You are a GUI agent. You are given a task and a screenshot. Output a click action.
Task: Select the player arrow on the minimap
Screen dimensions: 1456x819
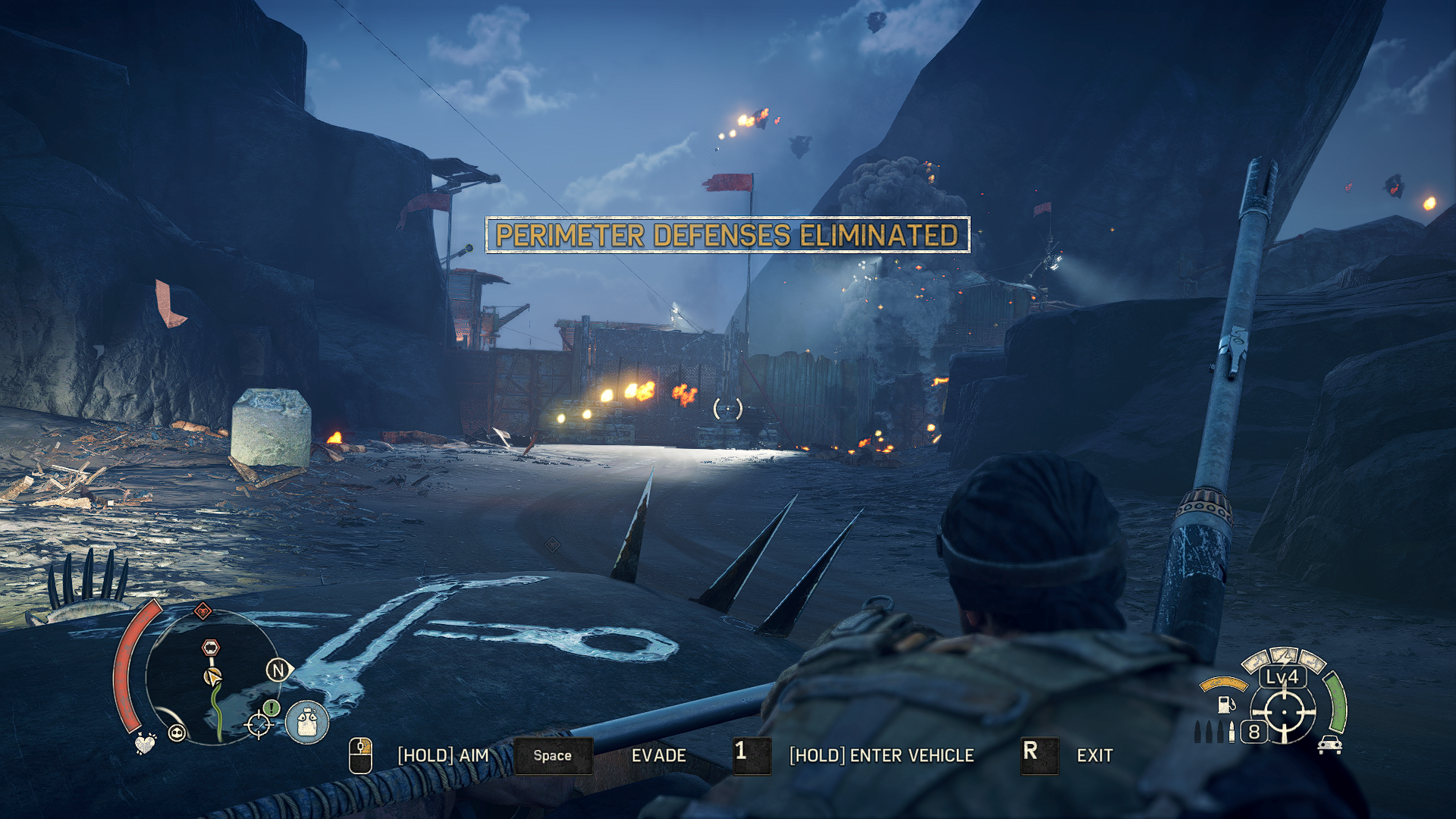213,676
